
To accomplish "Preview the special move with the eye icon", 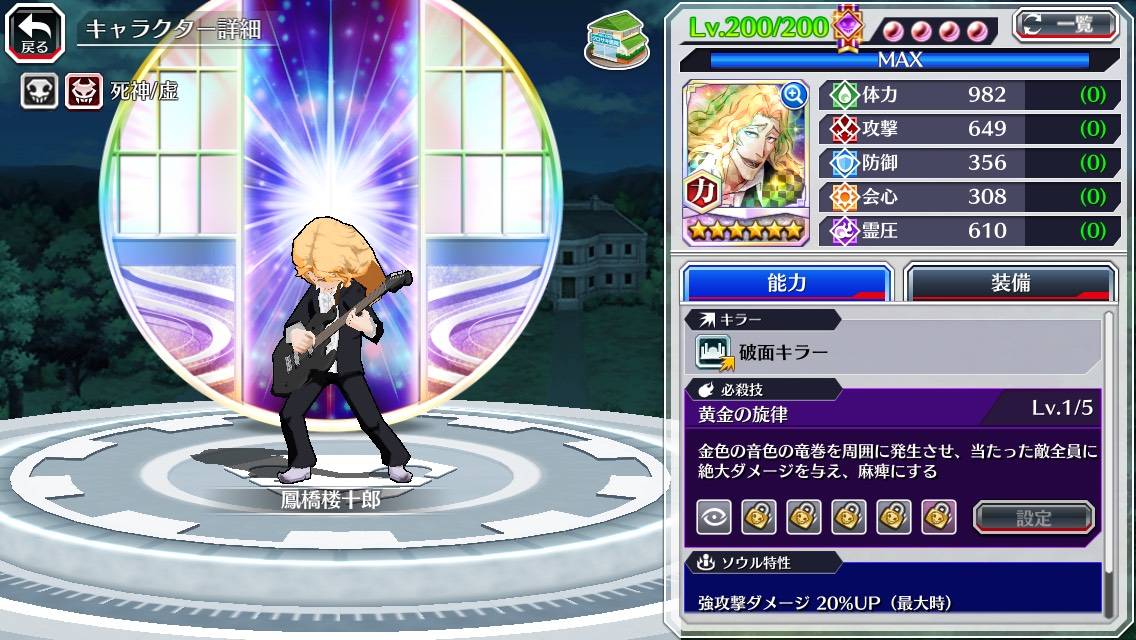I will coord(714,517).
